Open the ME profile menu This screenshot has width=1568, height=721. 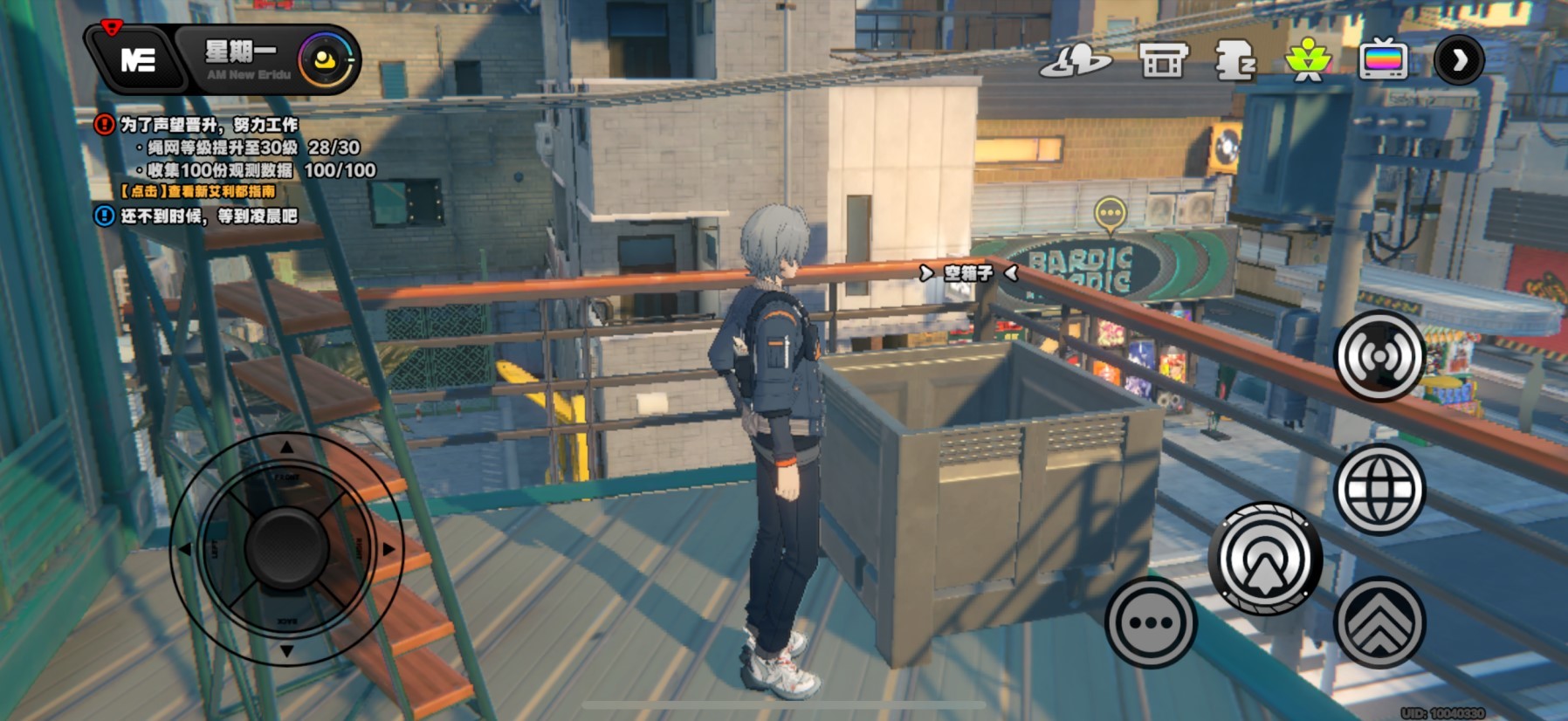(x=137, y=59)
